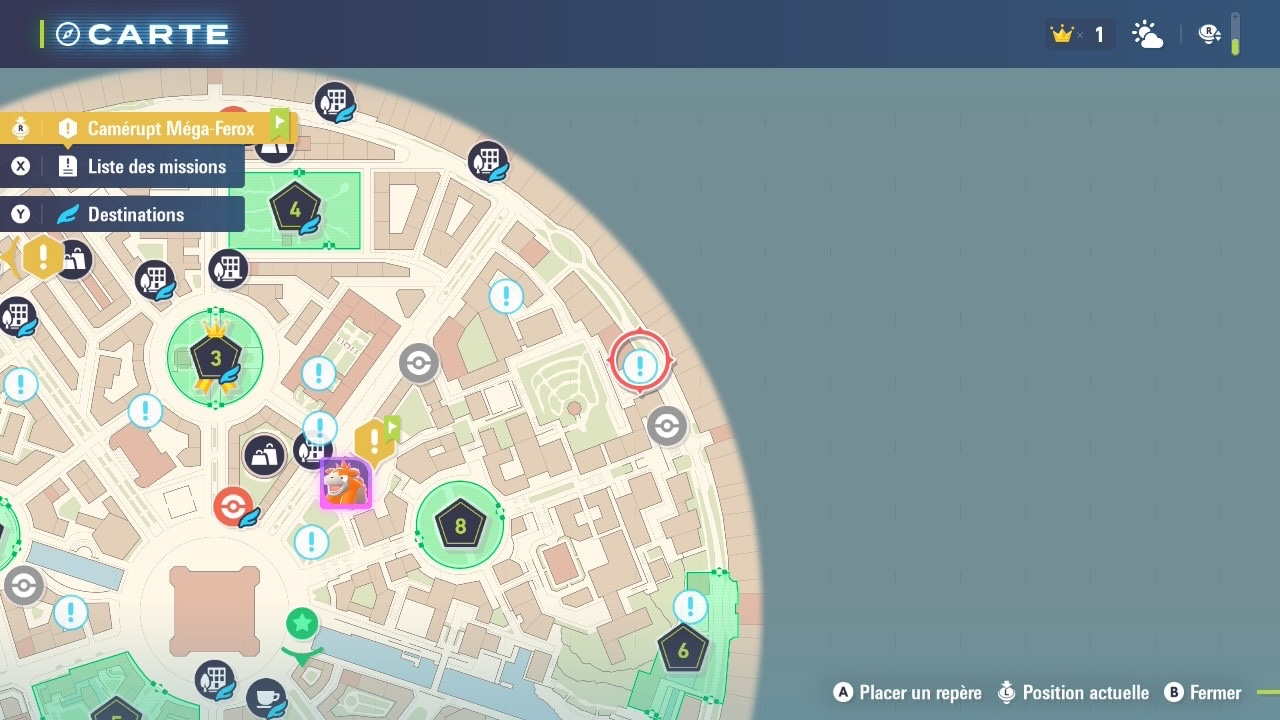The width and height of the screenshot is (1280, 720).
Task: Click the Camérupt portrait map marker
Action: click(346, 485)
